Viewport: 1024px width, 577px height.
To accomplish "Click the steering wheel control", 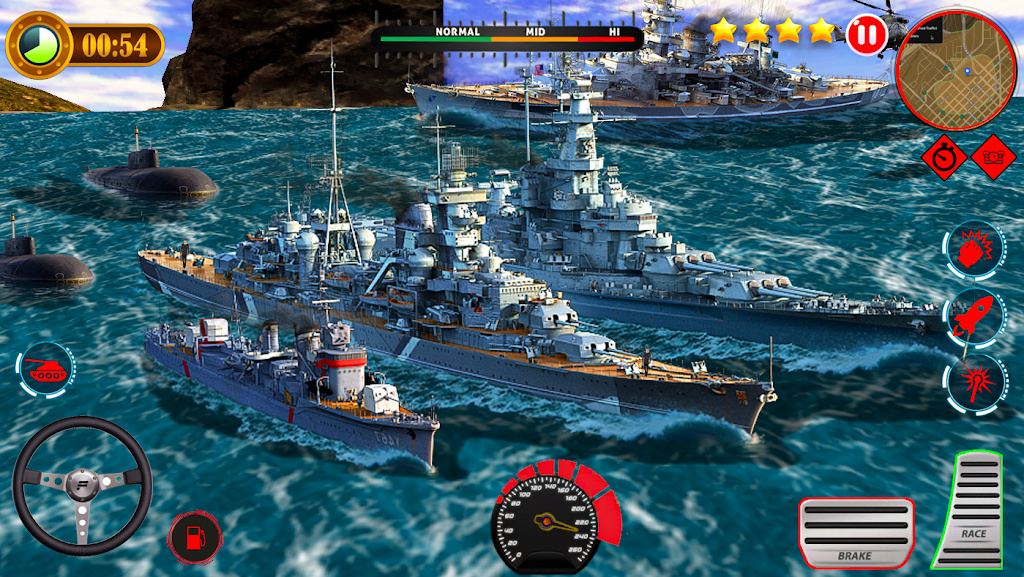I will pyautogui.click(x=81, y=485).
